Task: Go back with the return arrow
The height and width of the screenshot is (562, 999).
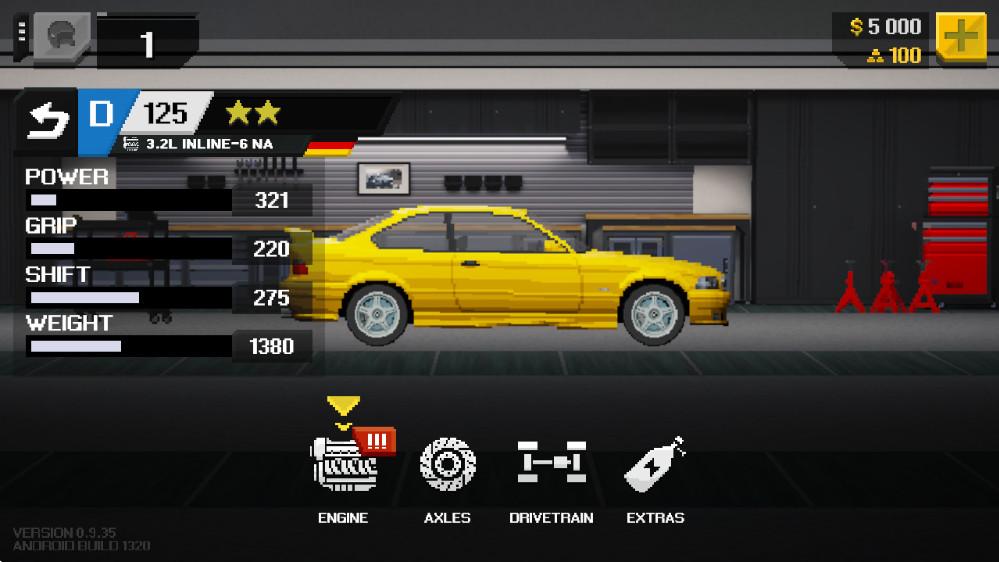Action: point(48,120)
